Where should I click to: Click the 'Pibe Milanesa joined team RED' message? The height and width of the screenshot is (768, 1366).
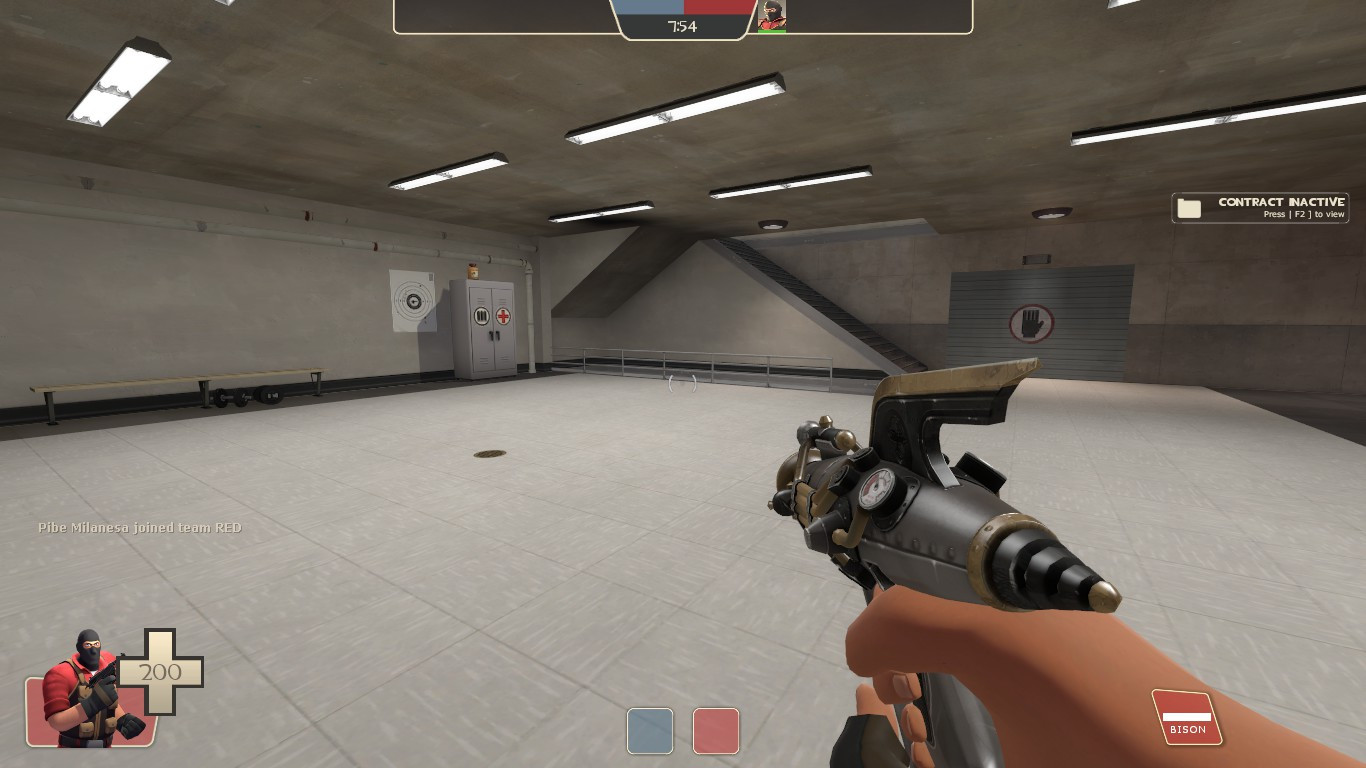tap(140, 527)
